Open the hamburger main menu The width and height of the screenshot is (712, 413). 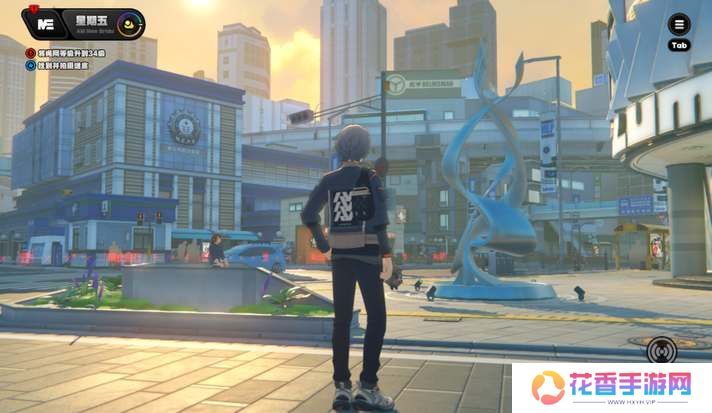(679, 25)
